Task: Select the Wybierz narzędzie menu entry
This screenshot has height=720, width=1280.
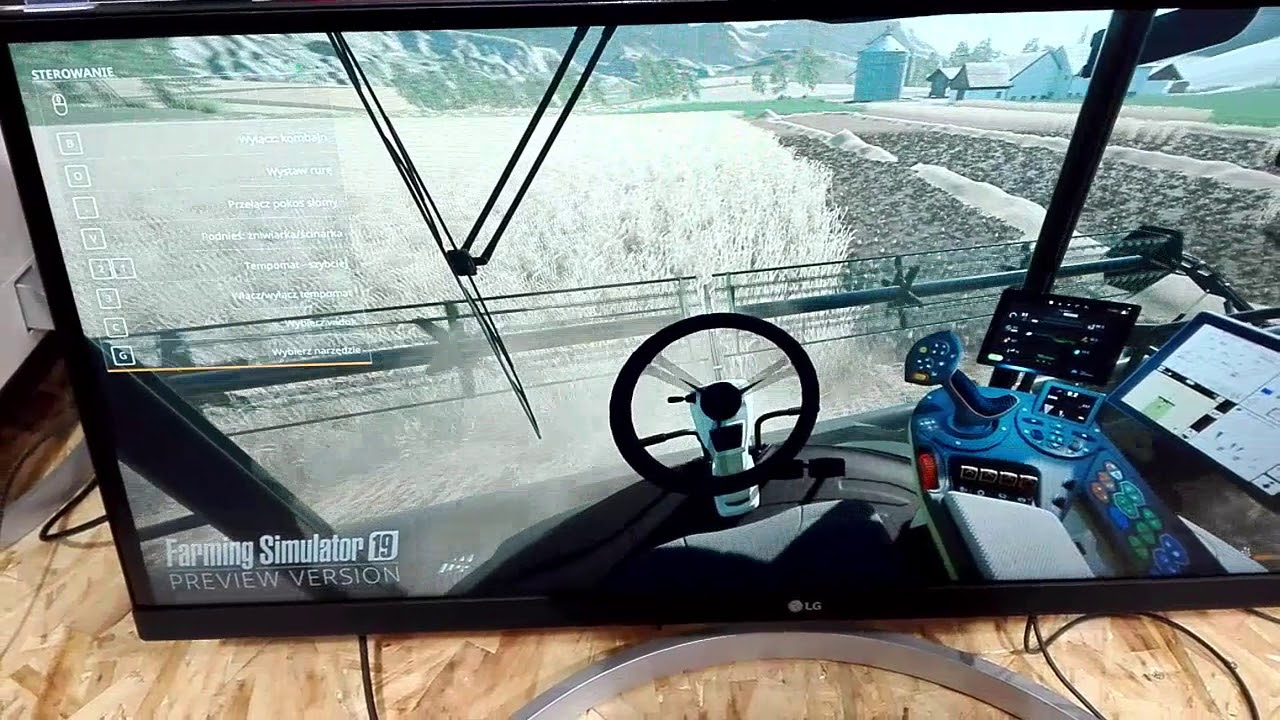Action: coord(316,352)
